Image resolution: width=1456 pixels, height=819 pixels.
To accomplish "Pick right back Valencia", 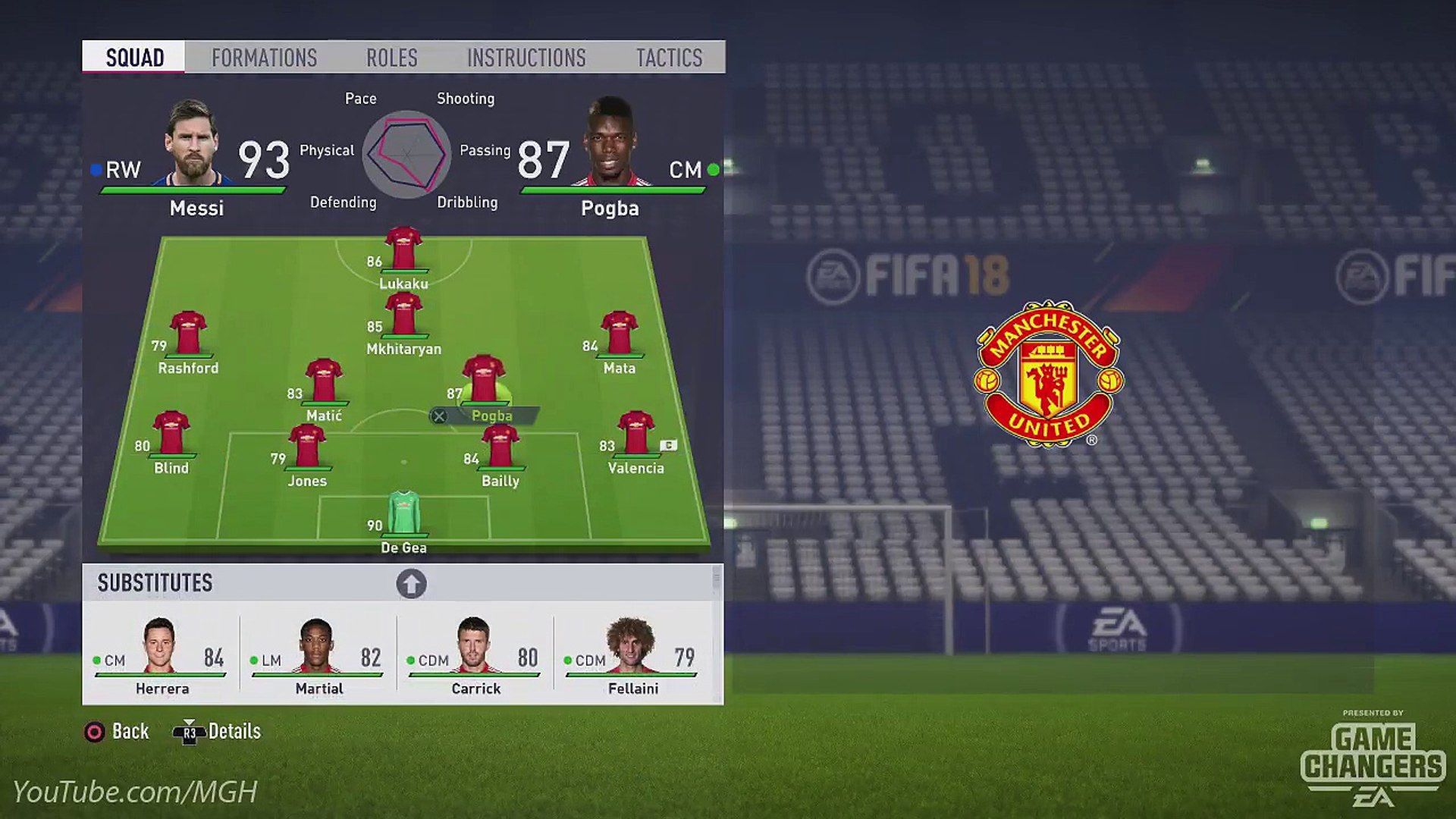I will (635, 435).
